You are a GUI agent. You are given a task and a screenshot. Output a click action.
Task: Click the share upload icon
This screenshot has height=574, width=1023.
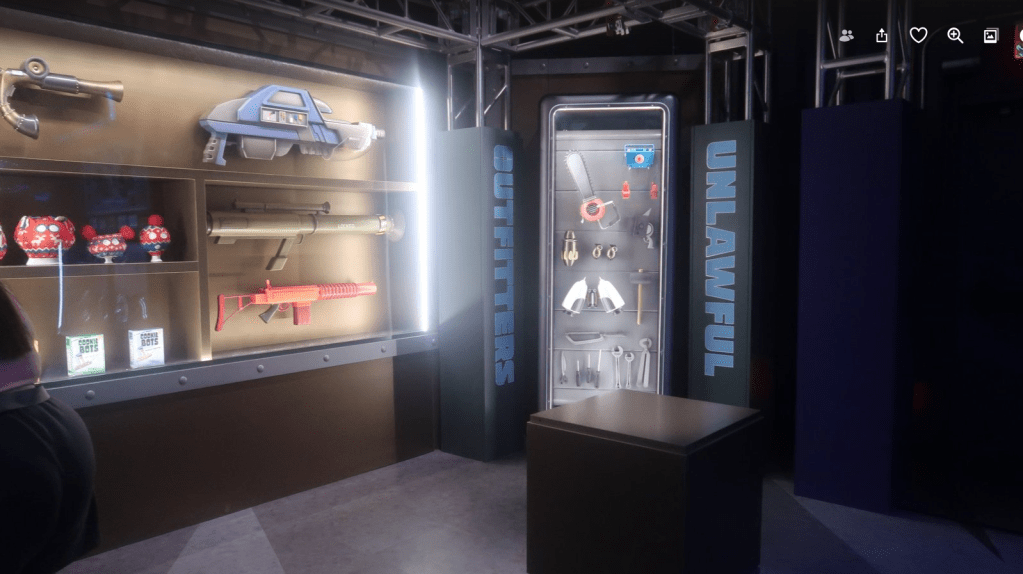coord(882,36)
